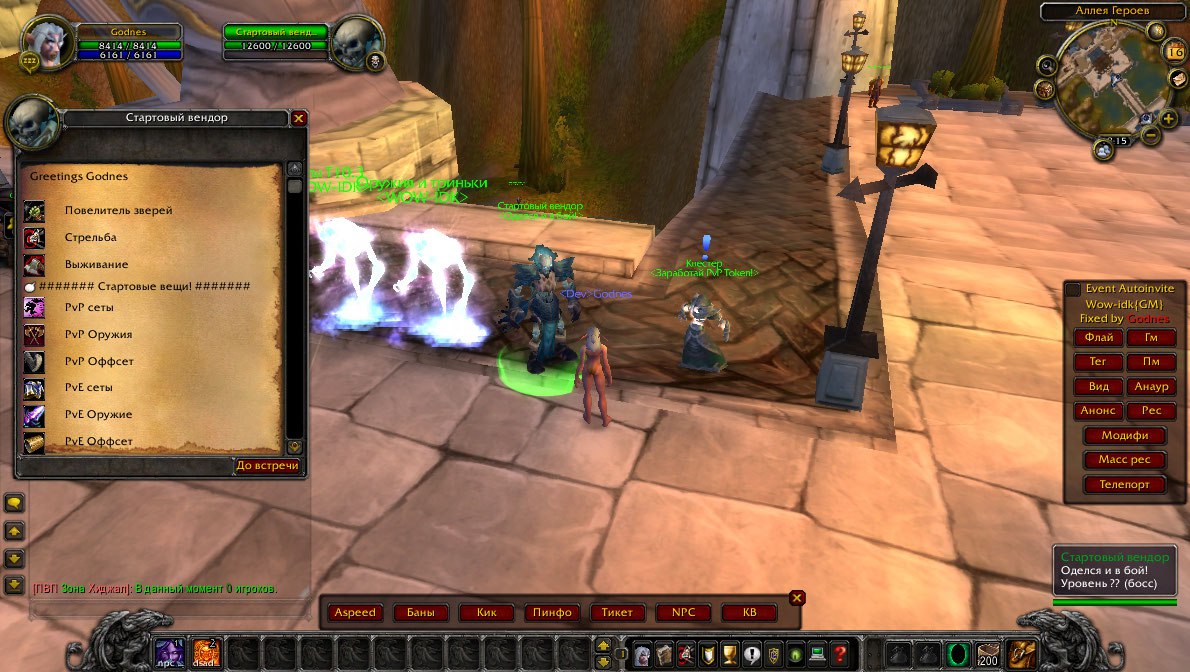
Task: Zoom in the minimap with plus button
Action: pyautogui.click(x=1168, y=119)
